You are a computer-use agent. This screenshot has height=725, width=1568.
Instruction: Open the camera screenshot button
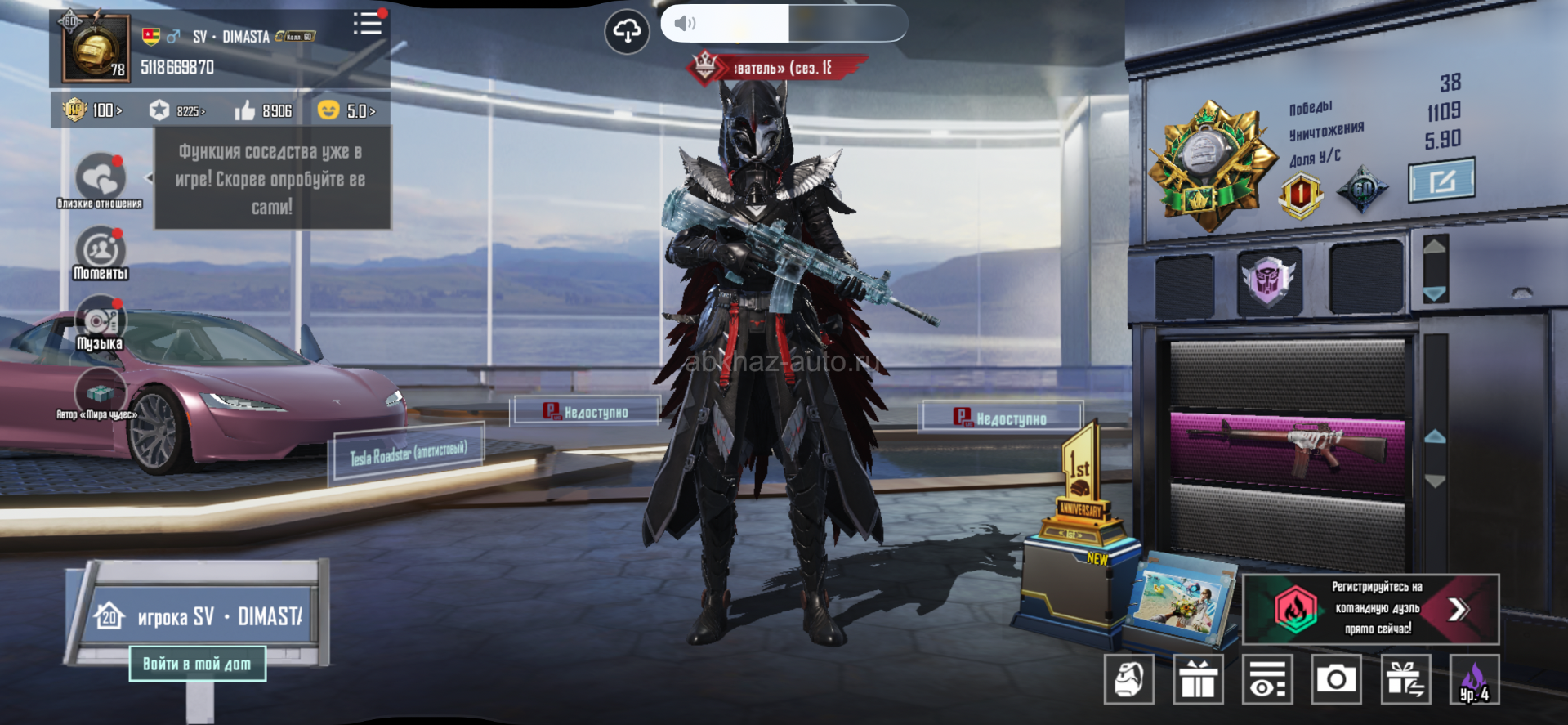(x=1336, y=679)
